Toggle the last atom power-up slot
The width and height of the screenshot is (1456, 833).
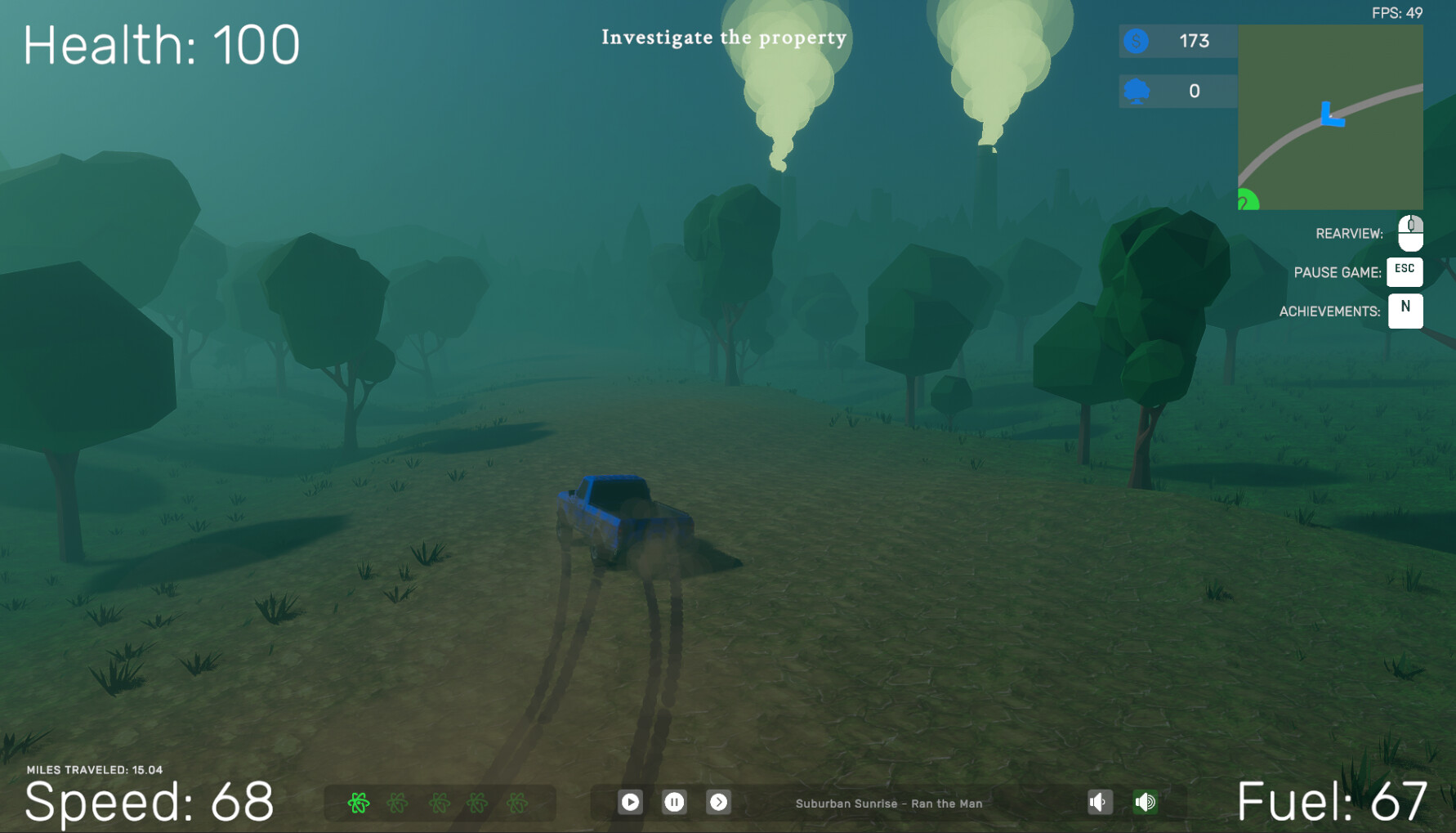(x=517, y=804)
